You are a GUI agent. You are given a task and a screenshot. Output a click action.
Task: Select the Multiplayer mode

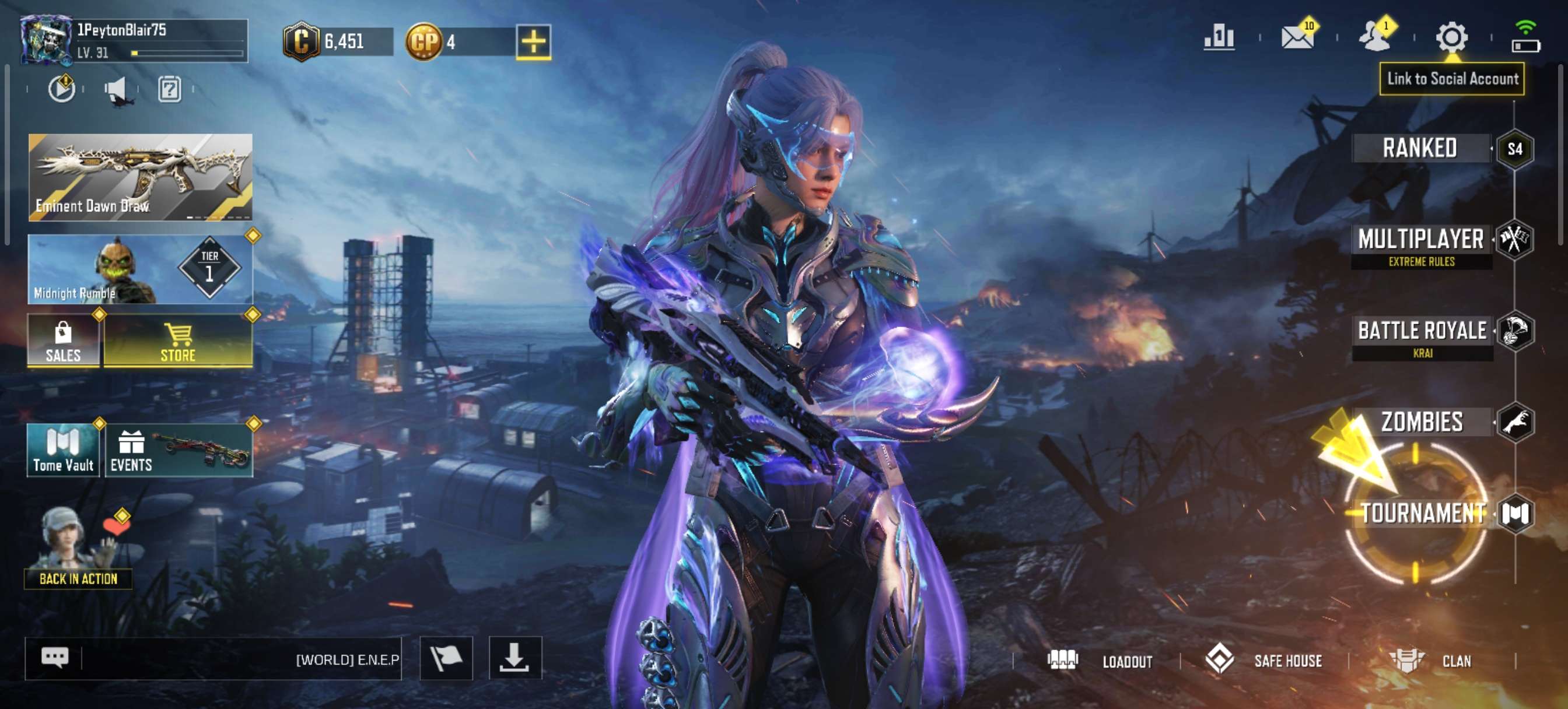pos(1422,240)
